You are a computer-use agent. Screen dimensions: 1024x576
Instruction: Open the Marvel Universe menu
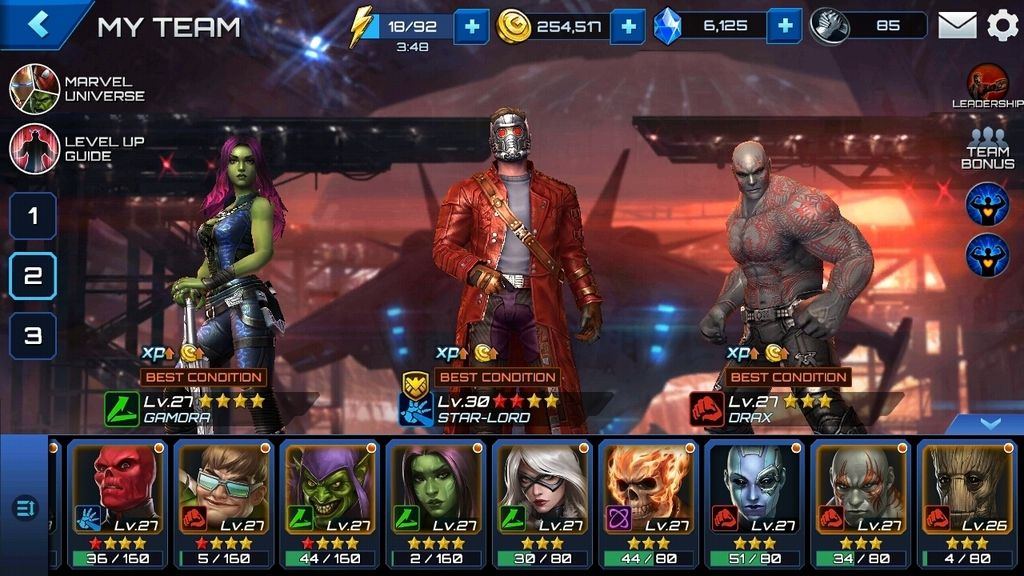pos(34,89)
